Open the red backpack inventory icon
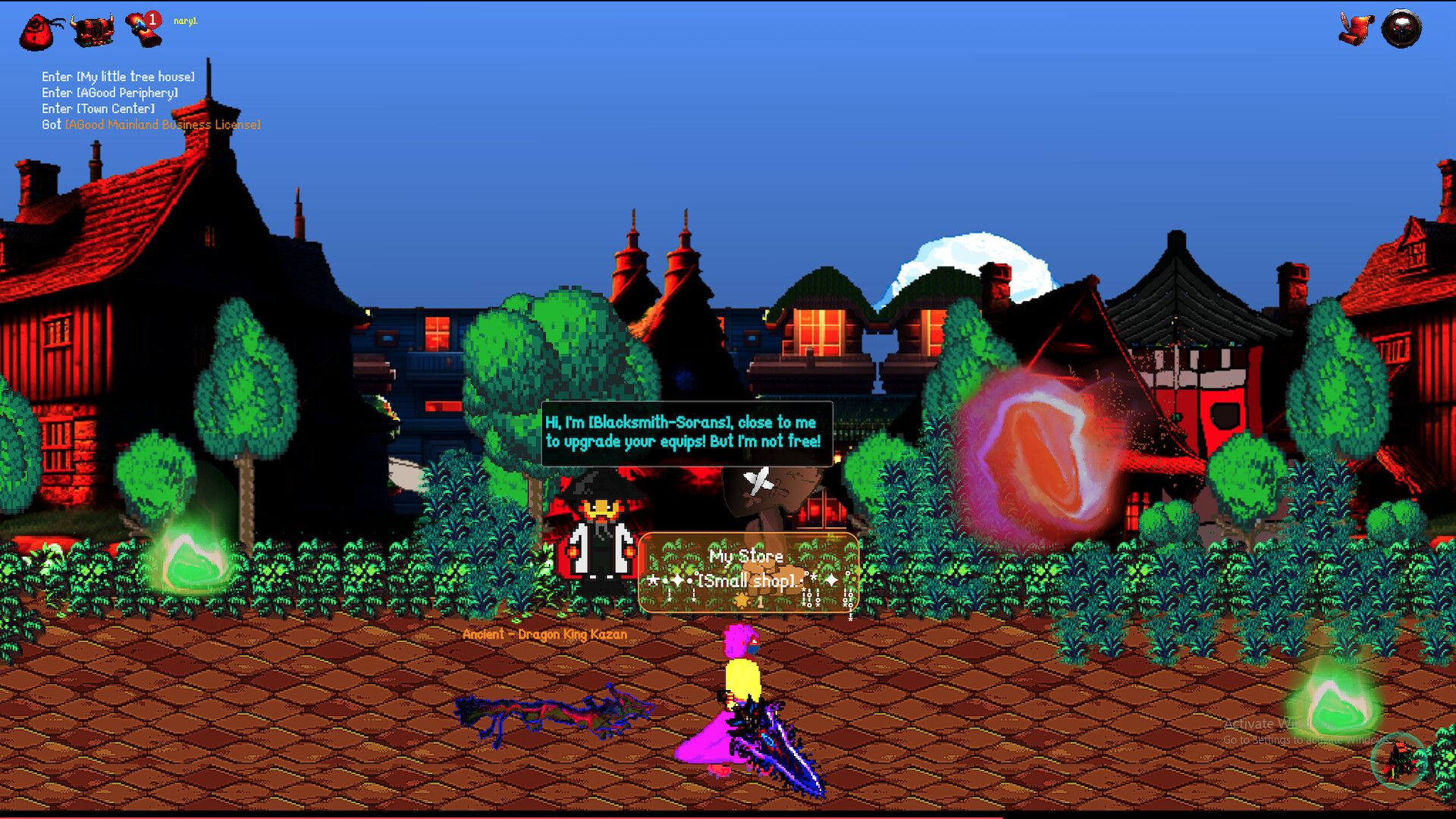The width and height of the screenshot is (1456, 819). pos(35,29)
